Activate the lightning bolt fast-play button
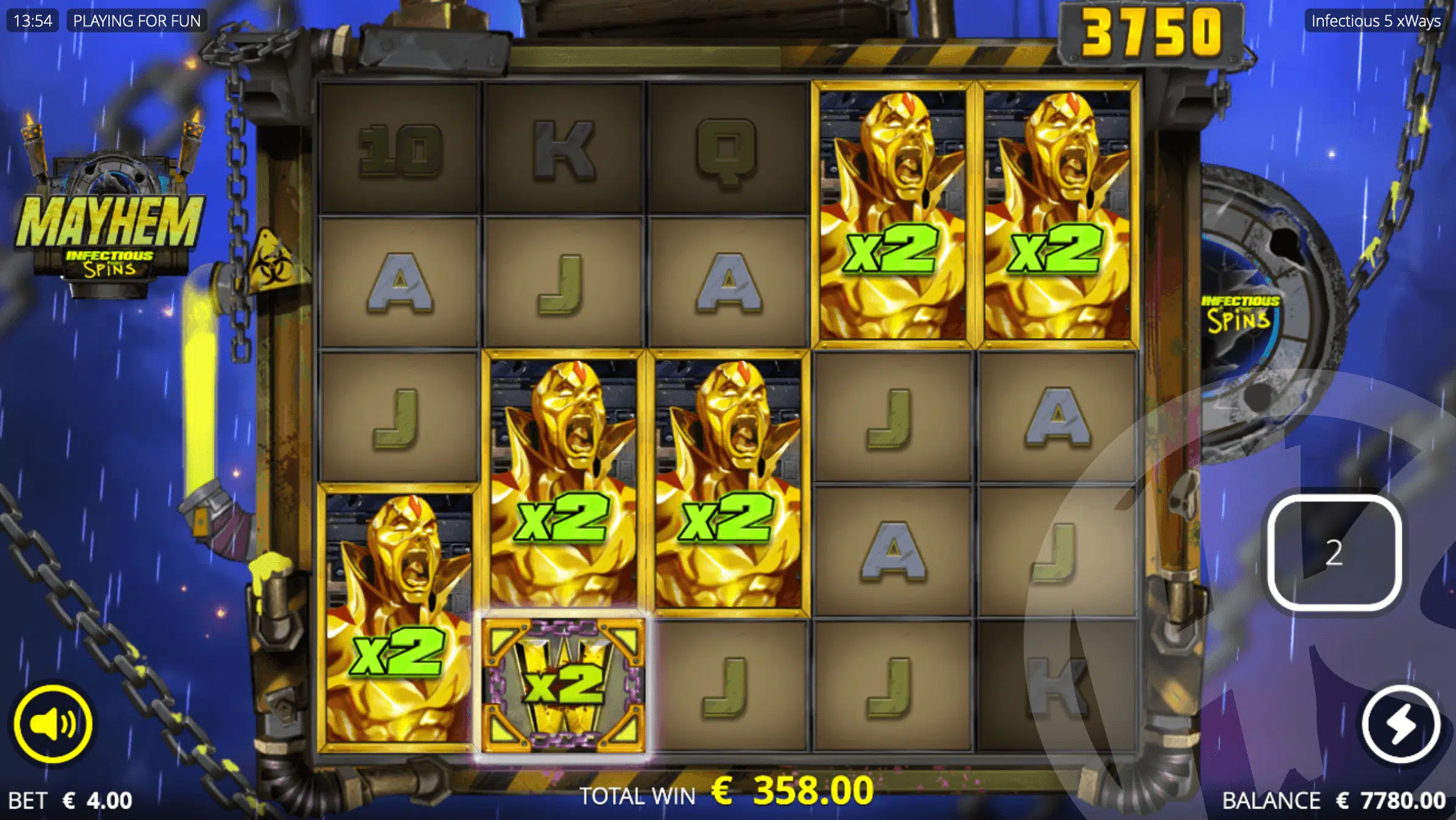 pyautogui.click(x=1401, y=724)
